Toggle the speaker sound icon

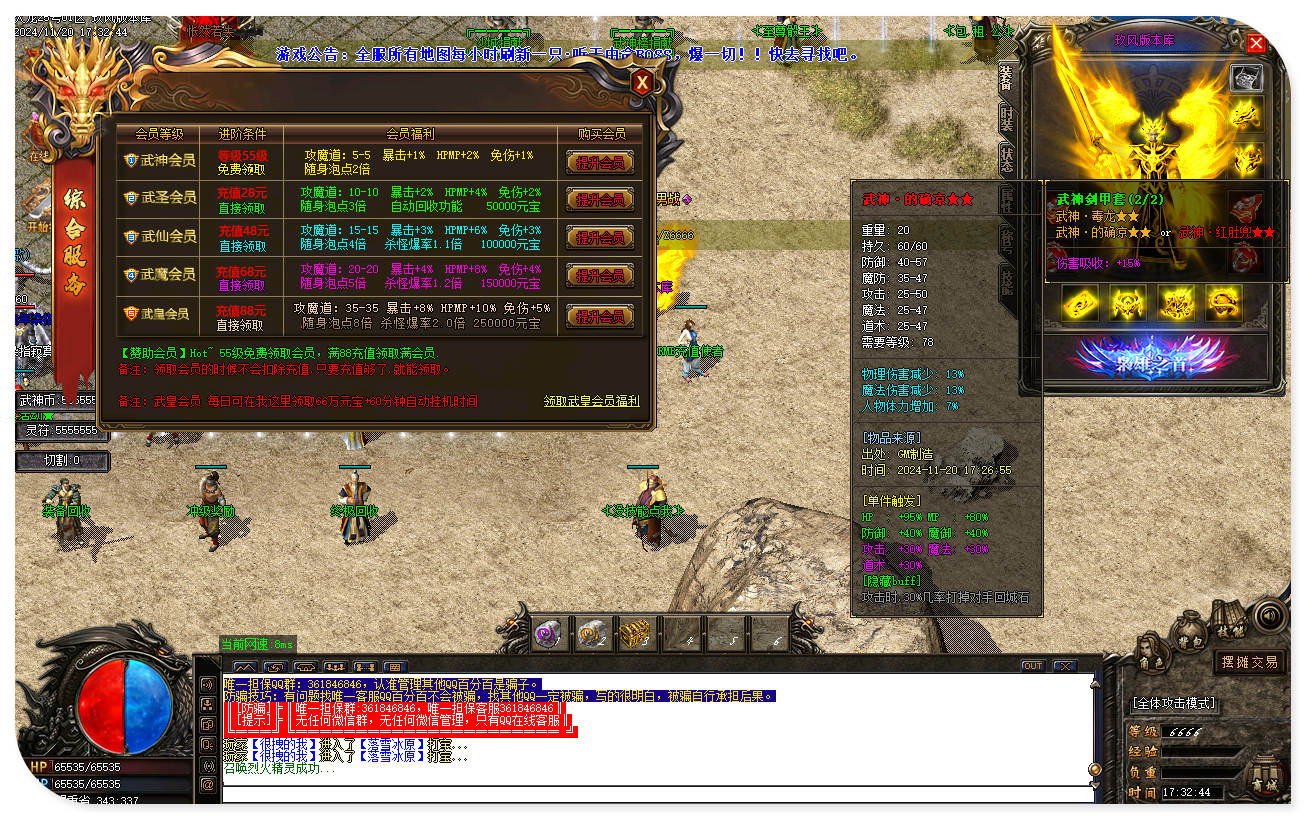1269,615
